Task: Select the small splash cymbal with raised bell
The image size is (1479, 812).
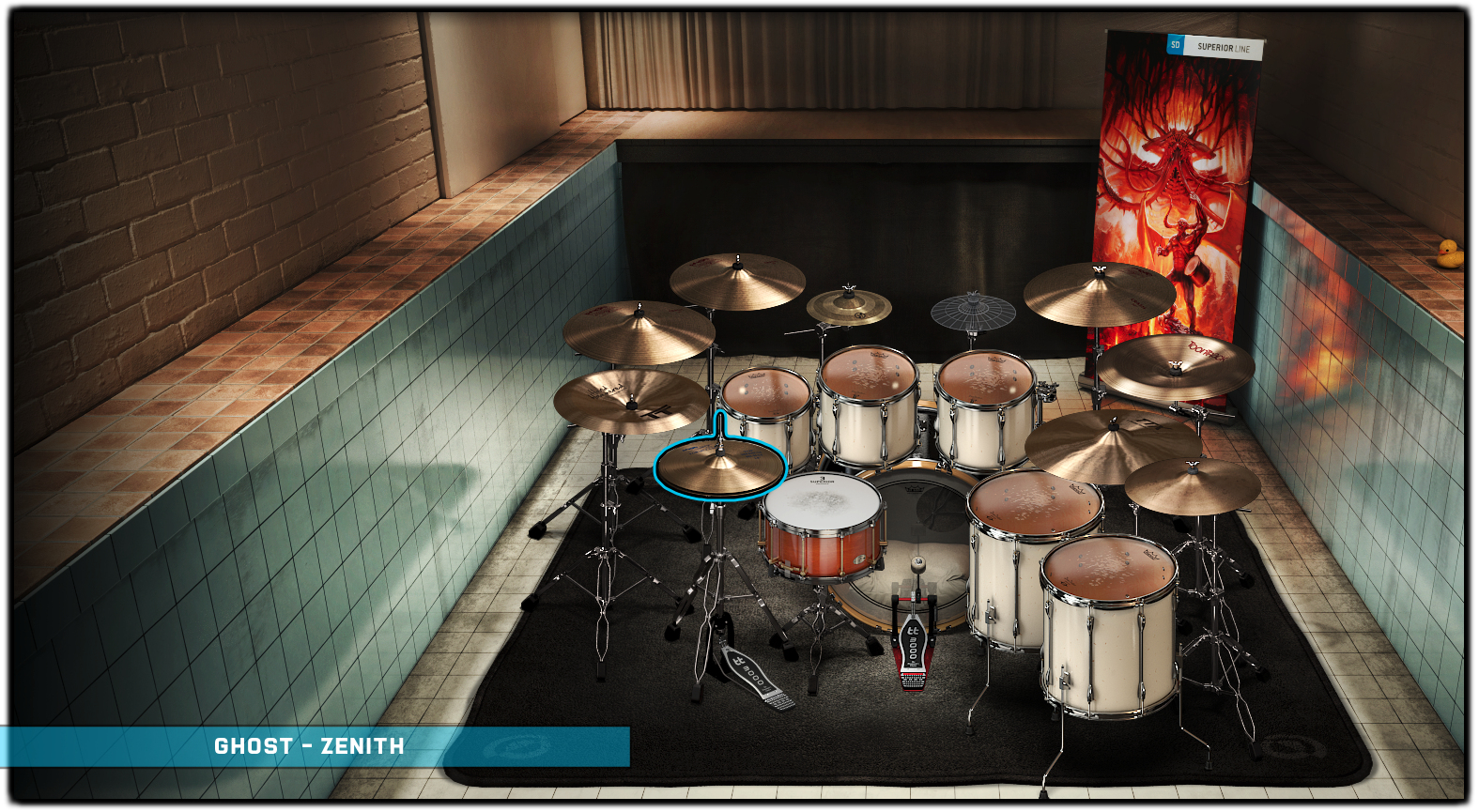Action: (x=849, y=306)
